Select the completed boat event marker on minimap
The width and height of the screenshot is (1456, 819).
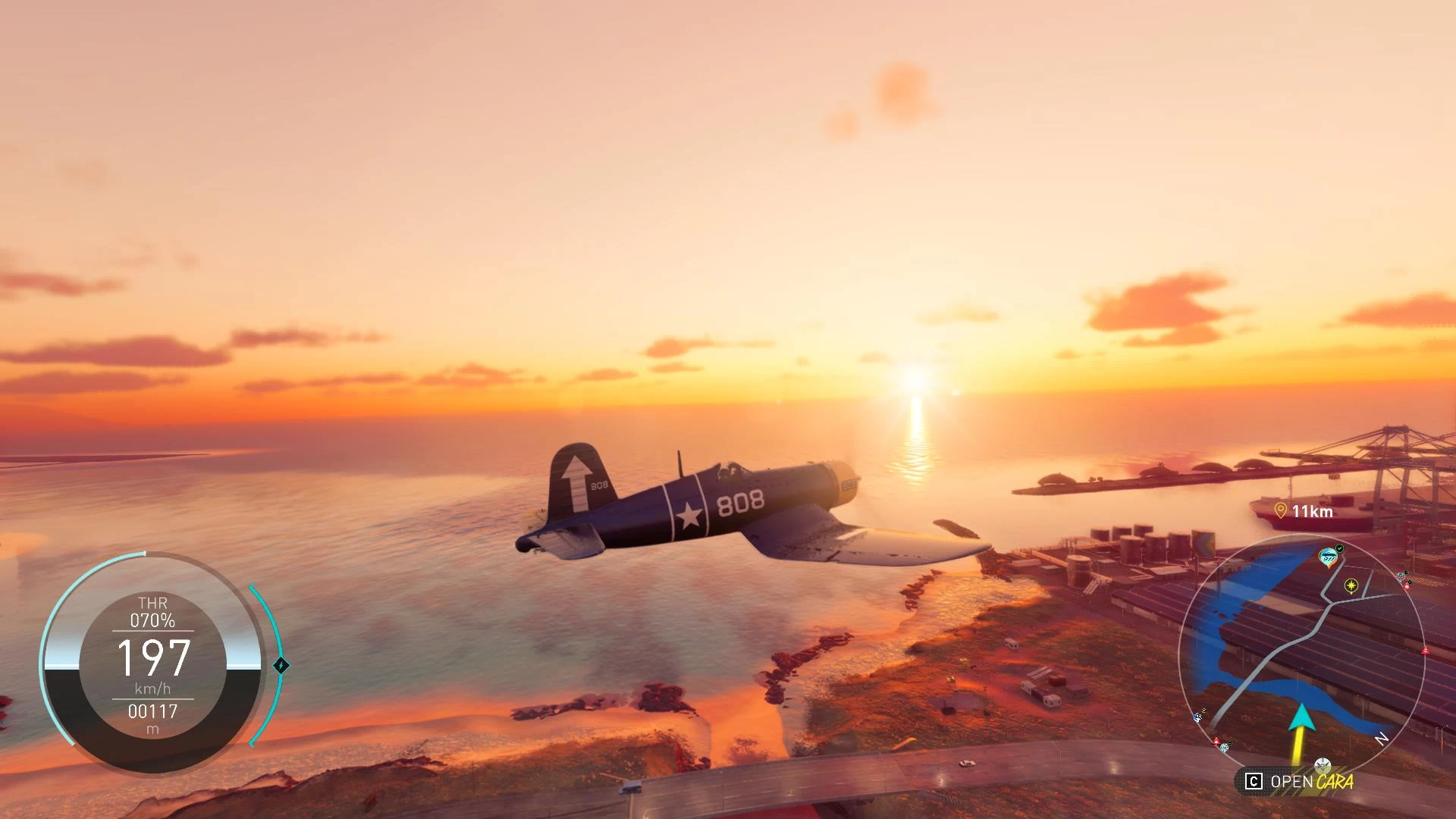pyautogui.click(x=1328, y=557)
